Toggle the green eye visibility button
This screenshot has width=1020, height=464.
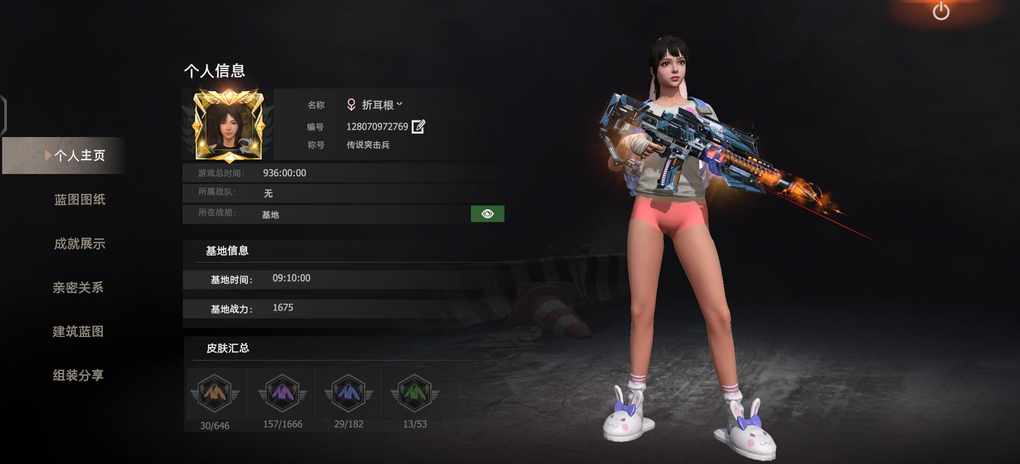[x=487, y=214]
